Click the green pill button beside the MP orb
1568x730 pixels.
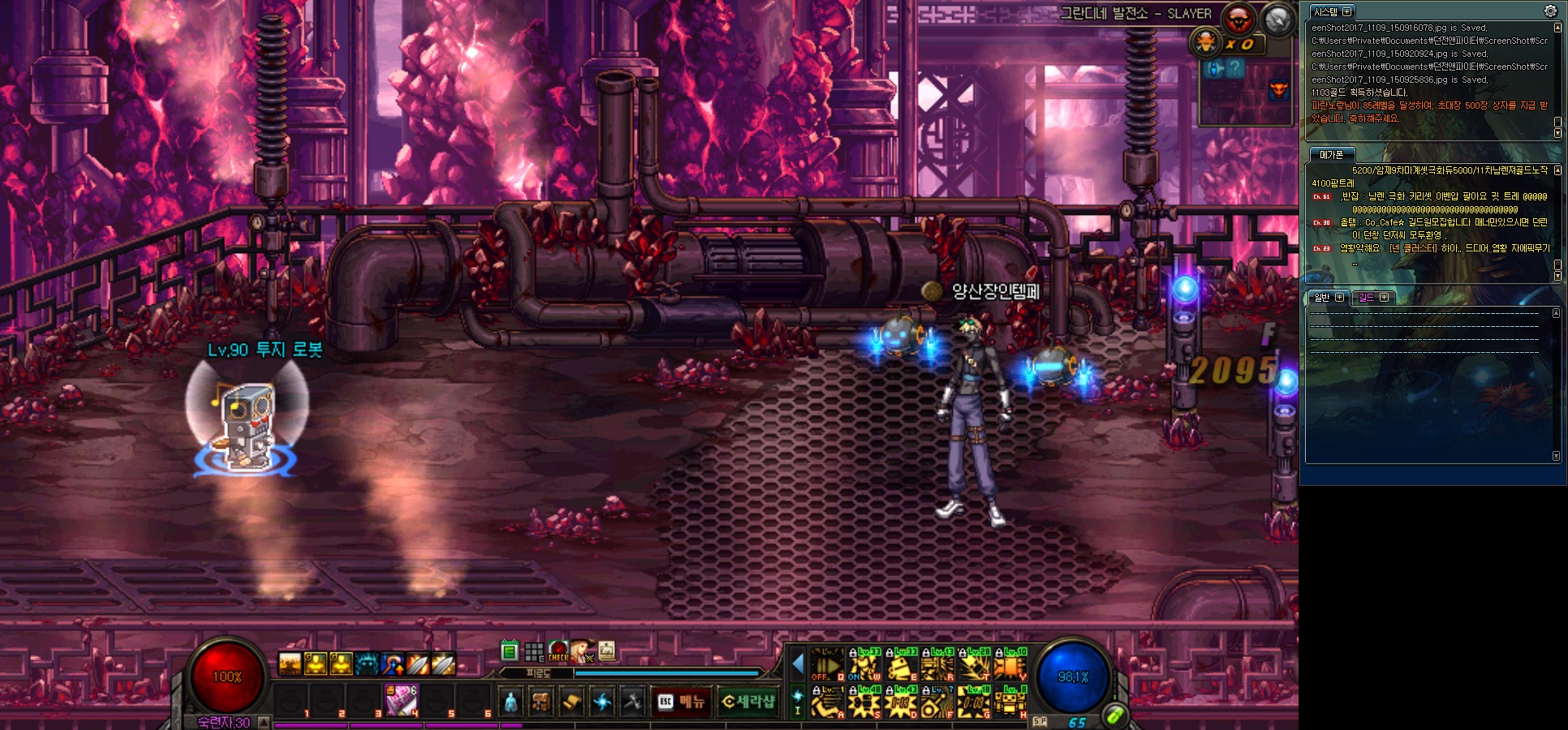[x=1115, y=715]
